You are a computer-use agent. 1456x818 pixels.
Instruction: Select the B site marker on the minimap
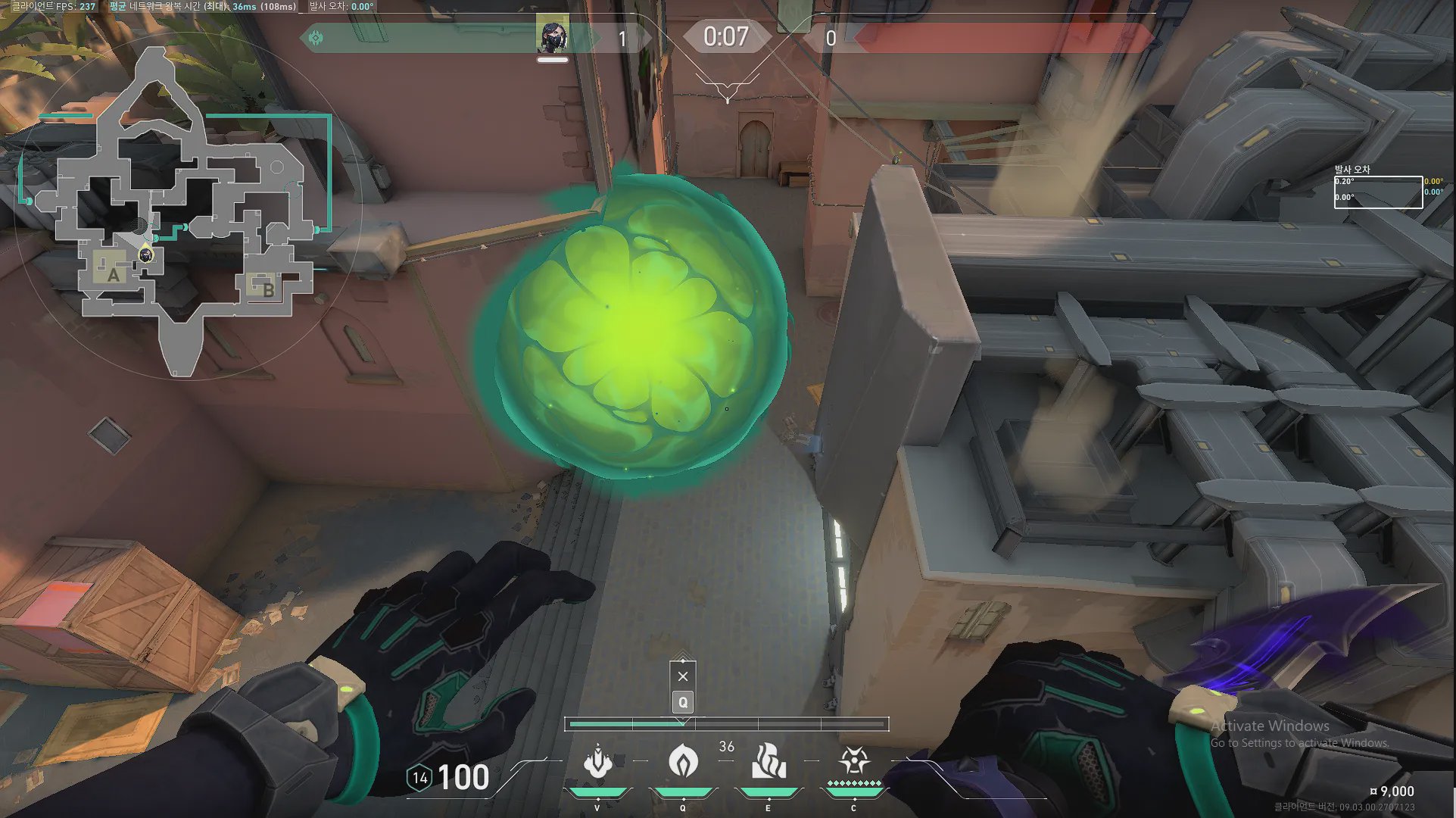coord(268,289)
